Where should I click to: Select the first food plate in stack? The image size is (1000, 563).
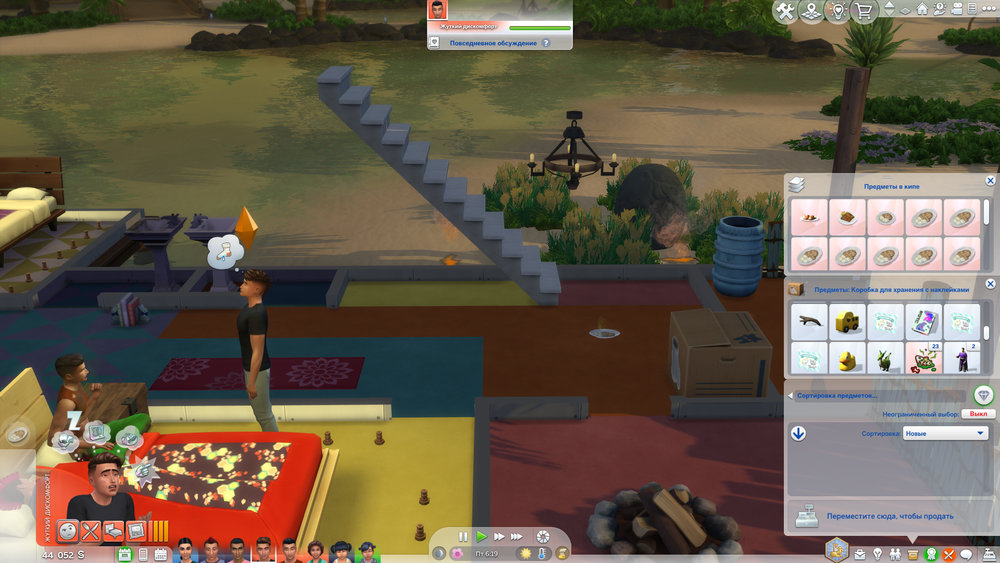810,216
